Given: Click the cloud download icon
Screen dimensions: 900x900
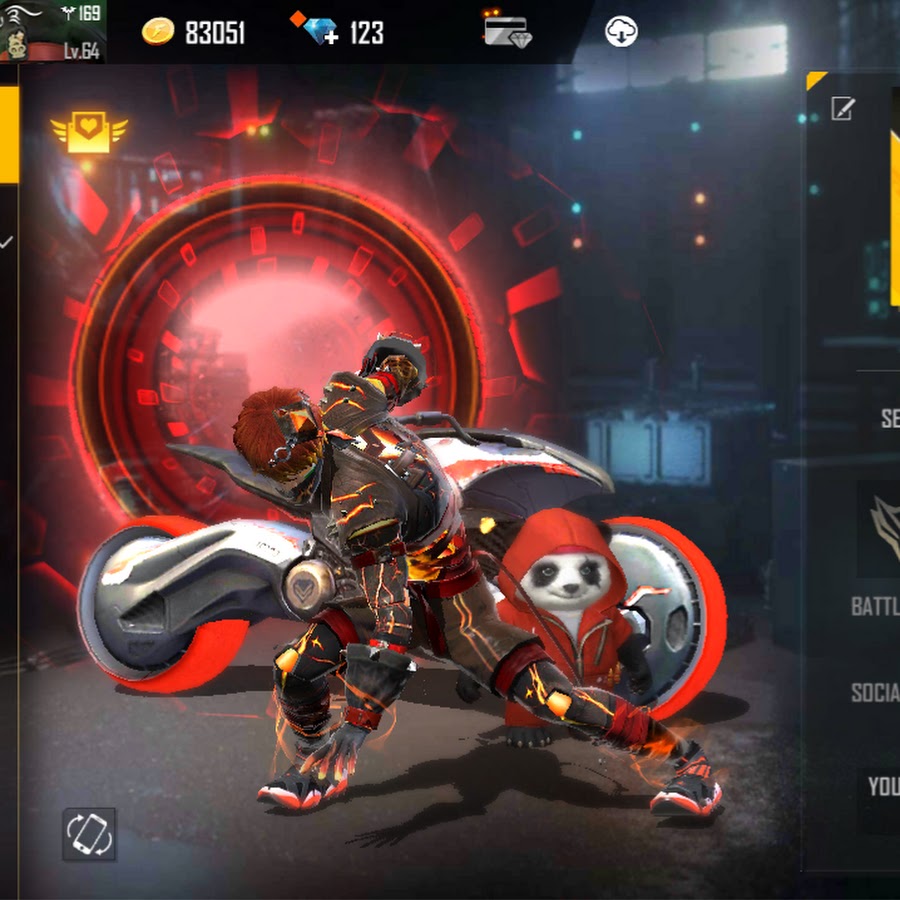Looking at the screenshot, I should [621, 32].
